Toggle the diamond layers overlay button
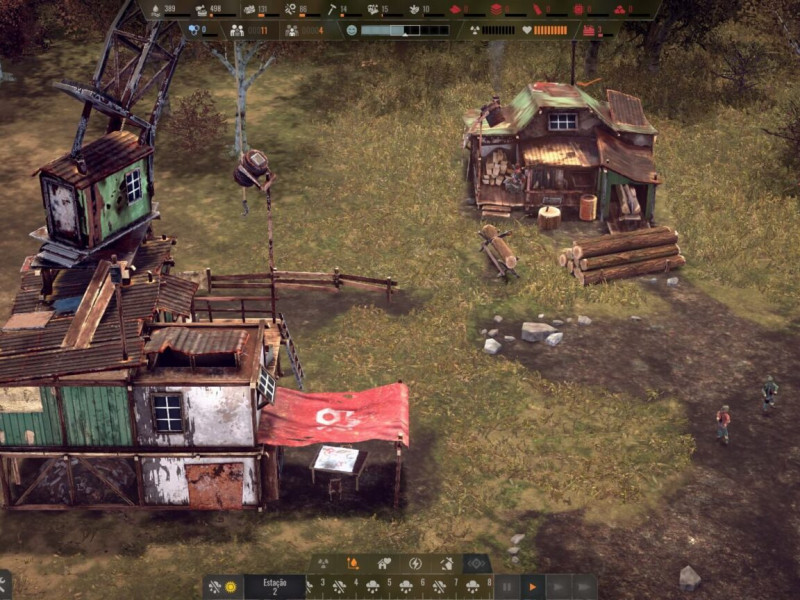 (x=477, y=564)
